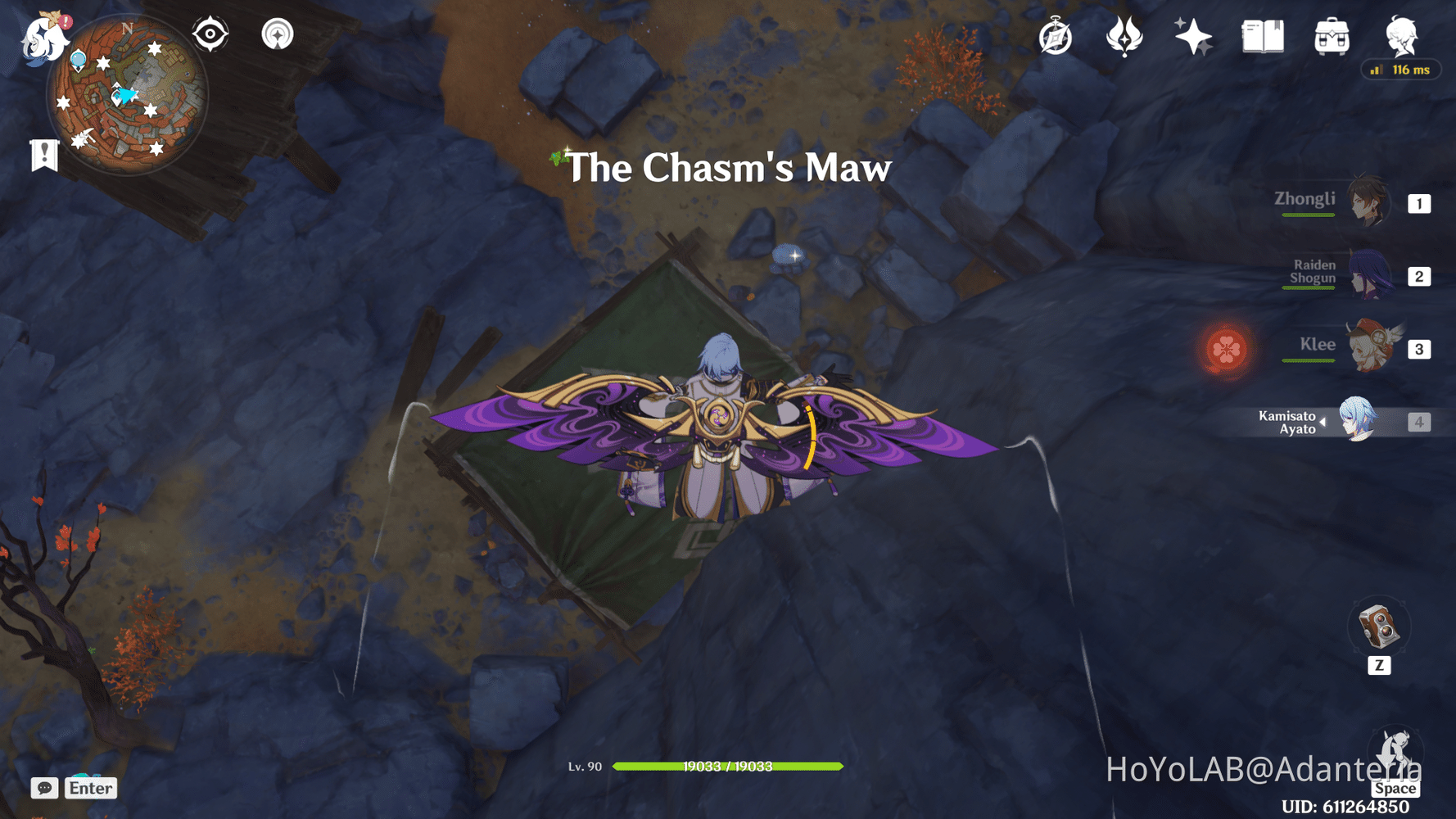Trigger Klee's elemental burst indicator
Screen dimensions: 1456x819
[x=1228, y=347]
